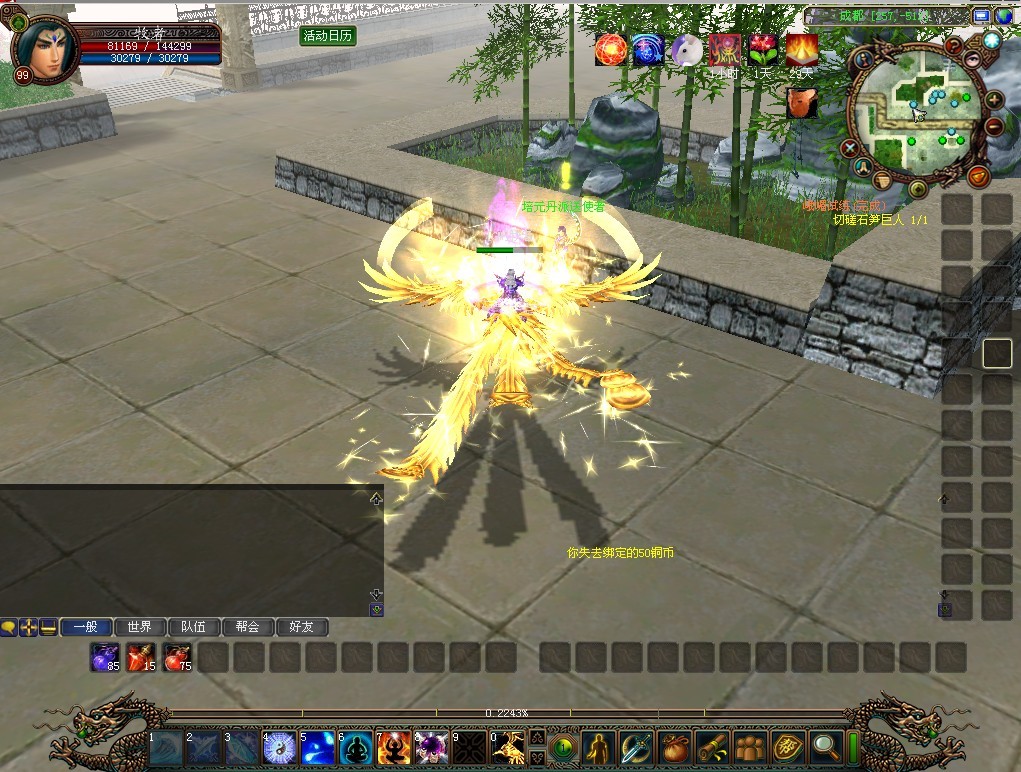Viewport: 1021px width, 772px height.
Task: Open the 活动日历 event calendar
Action: tap(328, 35)
